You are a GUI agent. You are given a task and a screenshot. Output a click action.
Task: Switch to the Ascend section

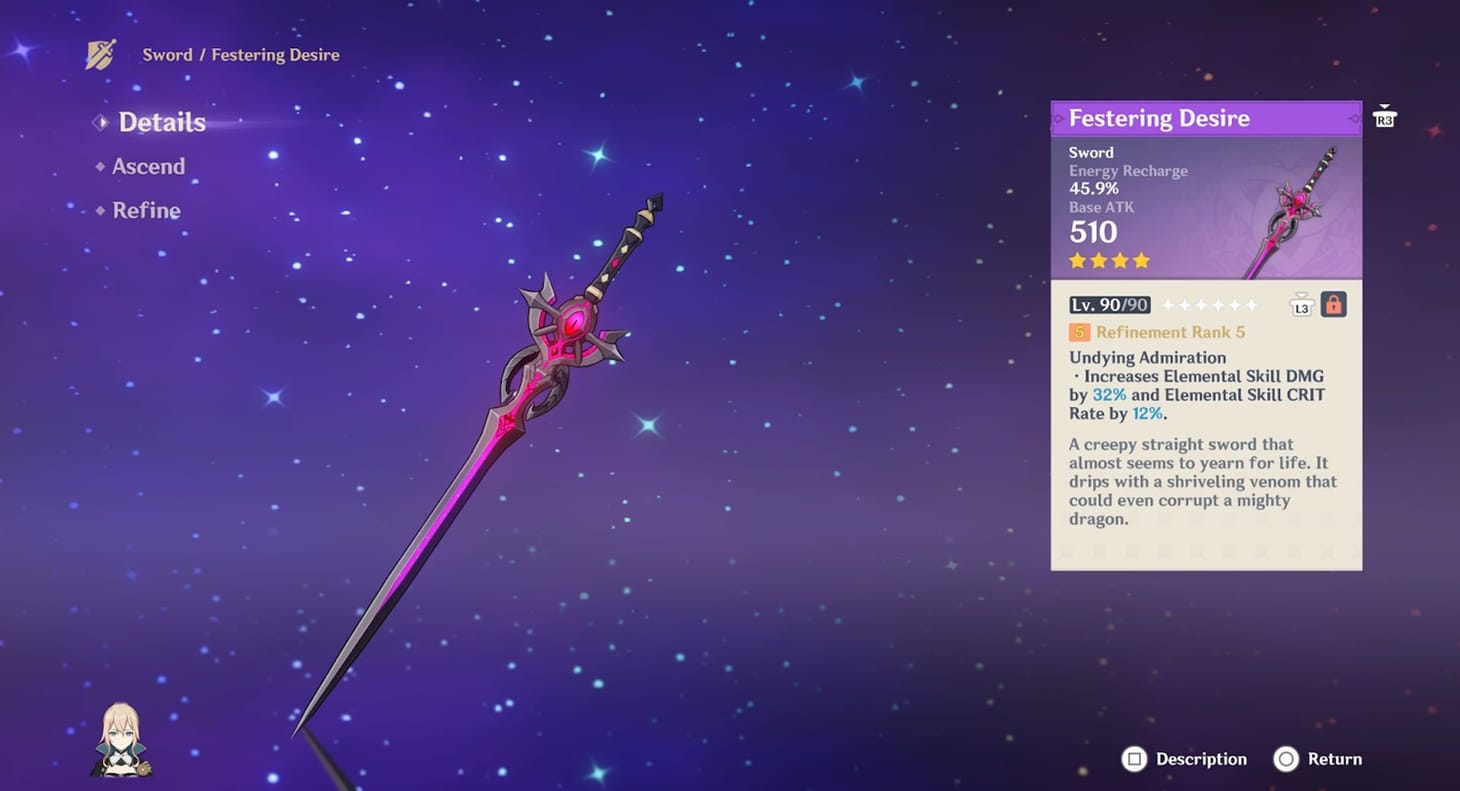[x=150, y=166]
